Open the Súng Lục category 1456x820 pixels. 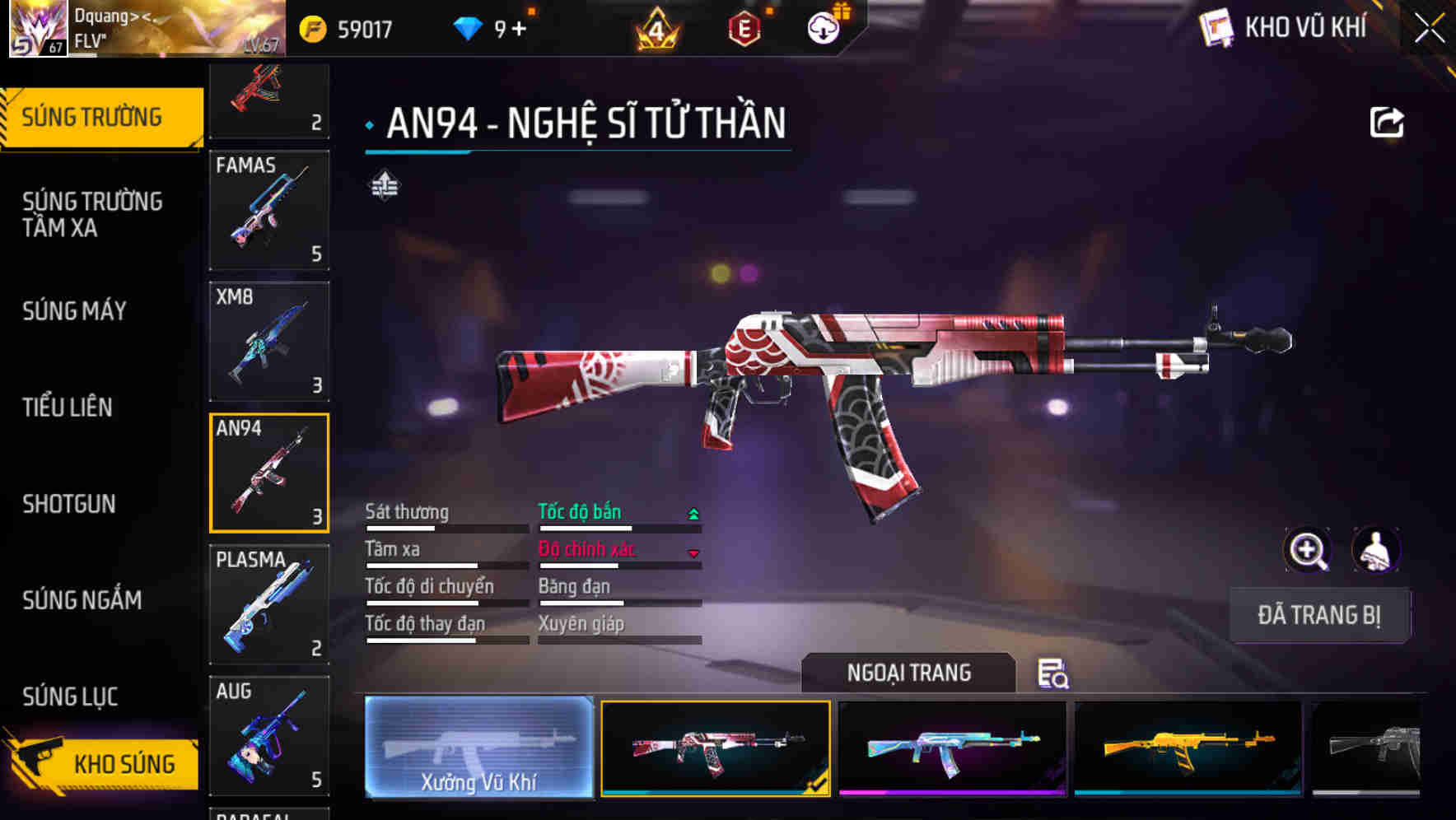[70, 697]
